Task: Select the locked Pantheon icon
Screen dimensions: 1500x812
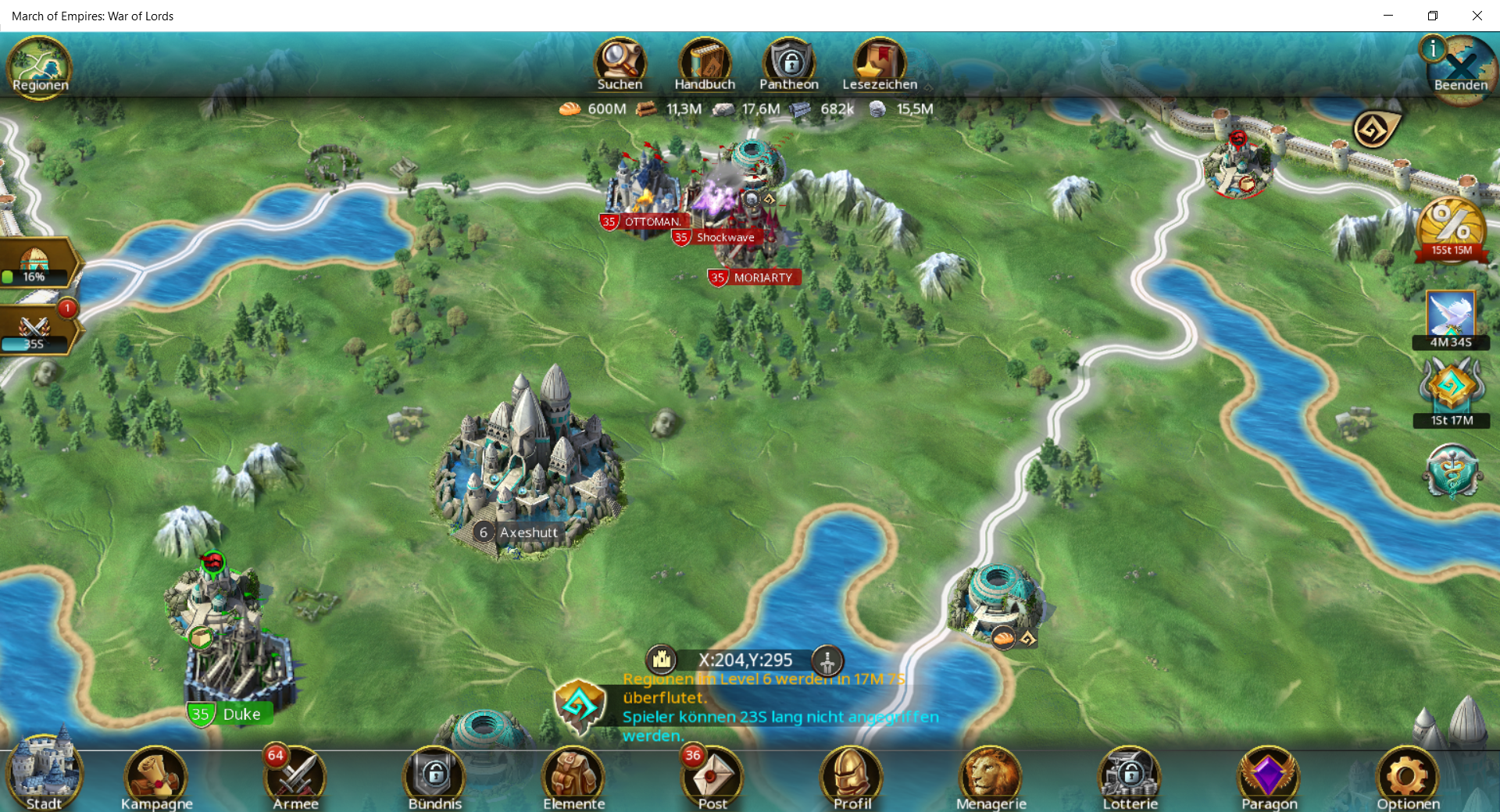Action: [789, 64]
